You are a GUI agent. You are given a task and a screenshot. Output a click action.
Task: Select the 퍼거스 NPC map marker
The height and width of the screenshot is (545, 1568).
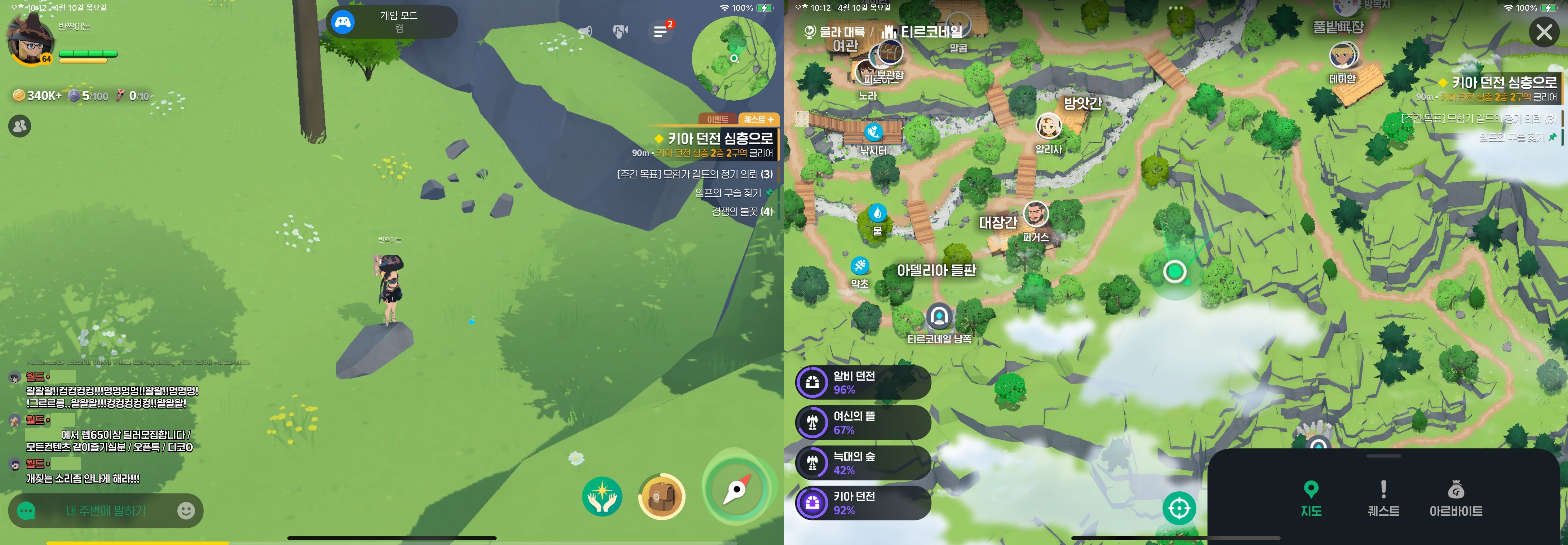click(x=1035, y=214)
